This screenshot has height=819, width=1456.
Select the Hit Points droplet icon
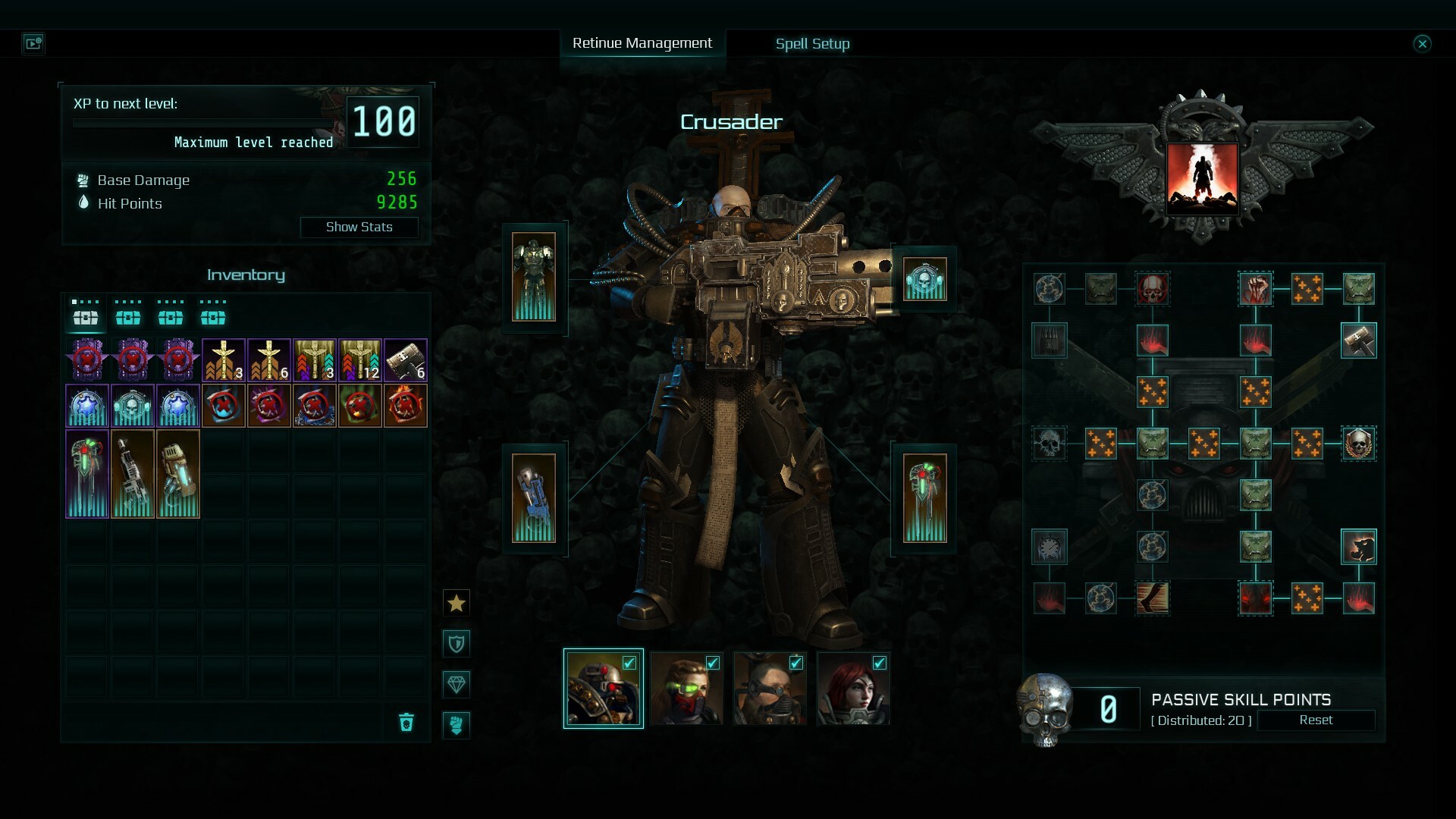pyautogui.click(x=83, y=203)
